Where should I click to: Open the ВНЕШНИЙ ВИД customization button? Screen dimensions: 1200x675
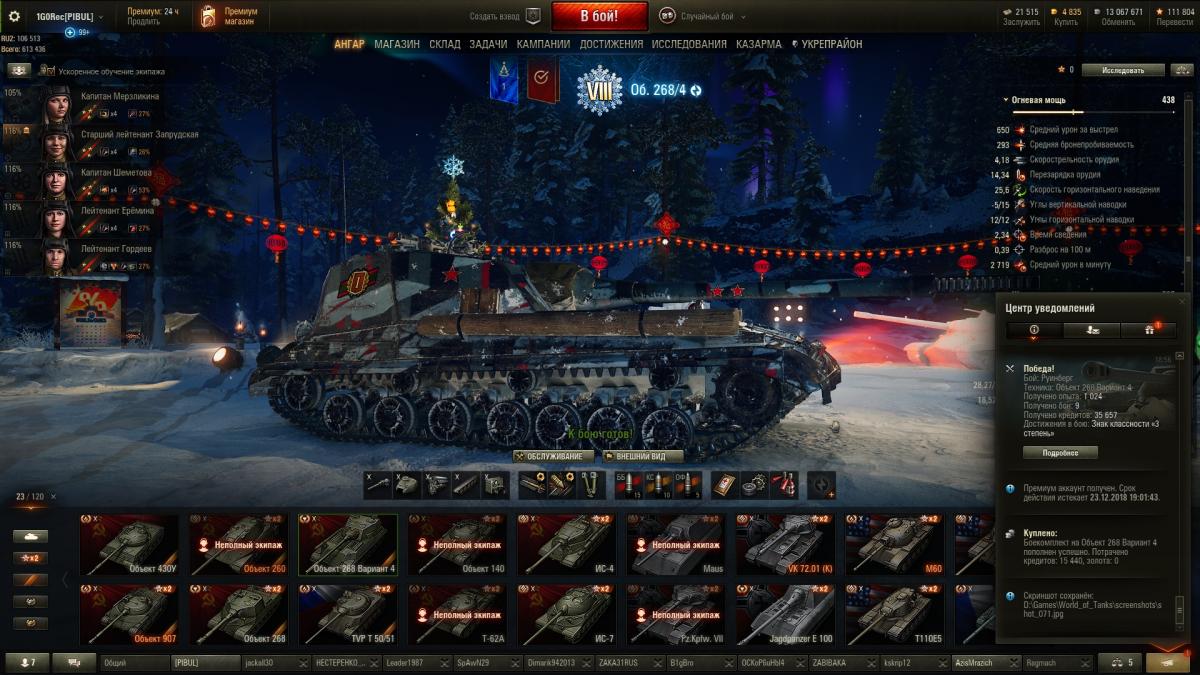(x=643, y=456)
